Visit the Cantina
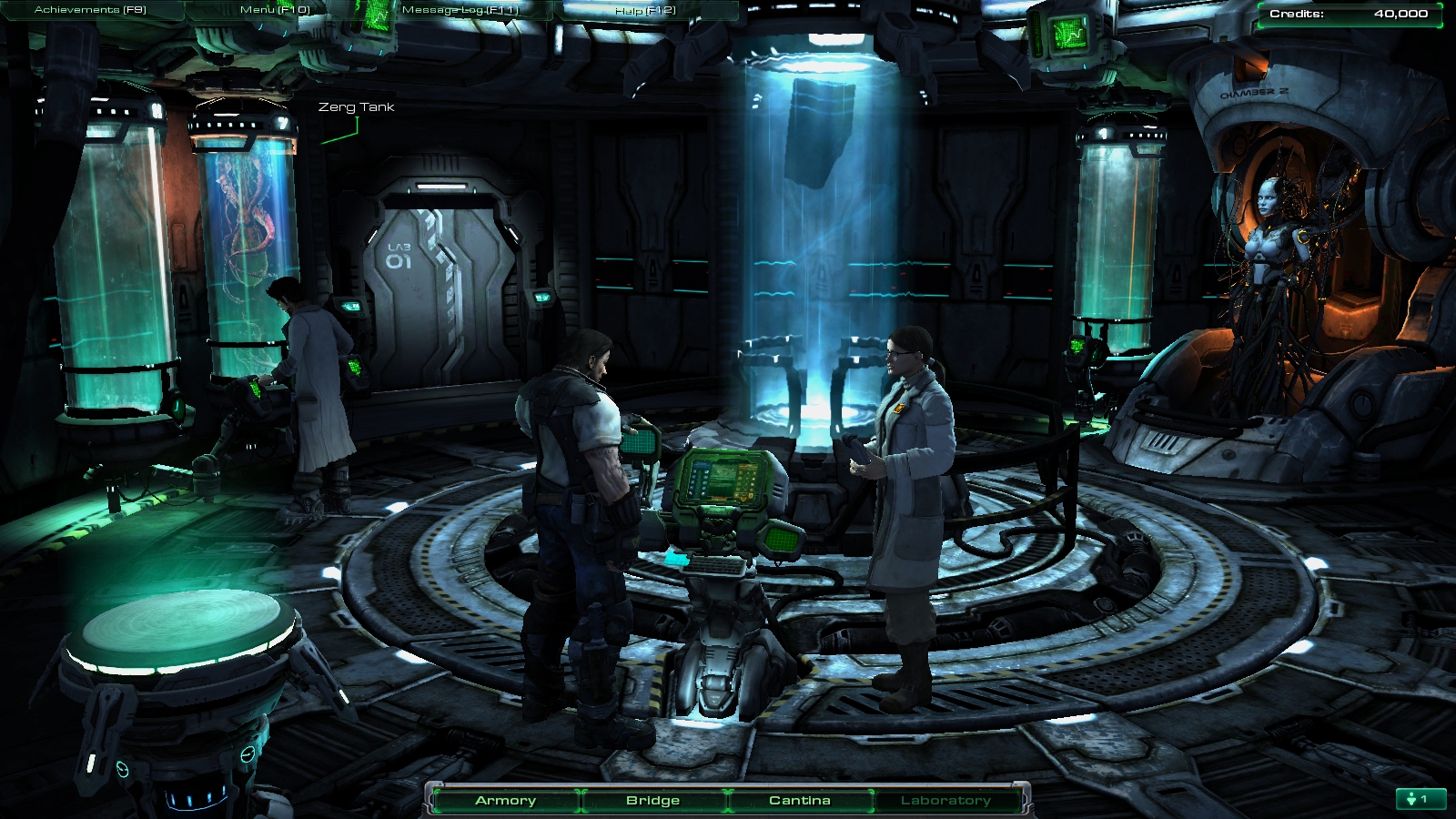 (x=800, y=801)
